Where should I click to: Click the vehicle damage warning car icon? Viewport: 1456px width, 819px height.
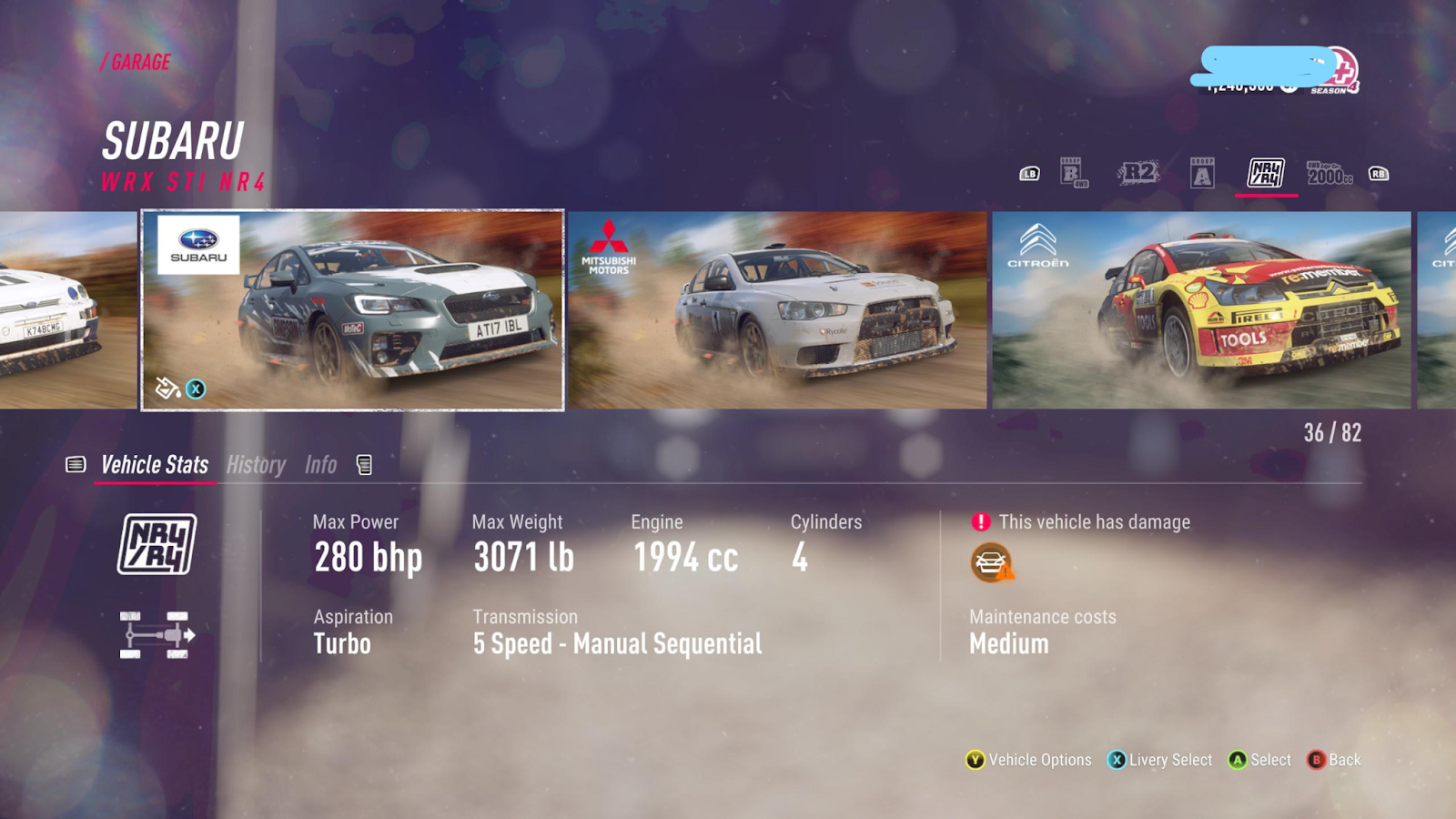(991, 562)
